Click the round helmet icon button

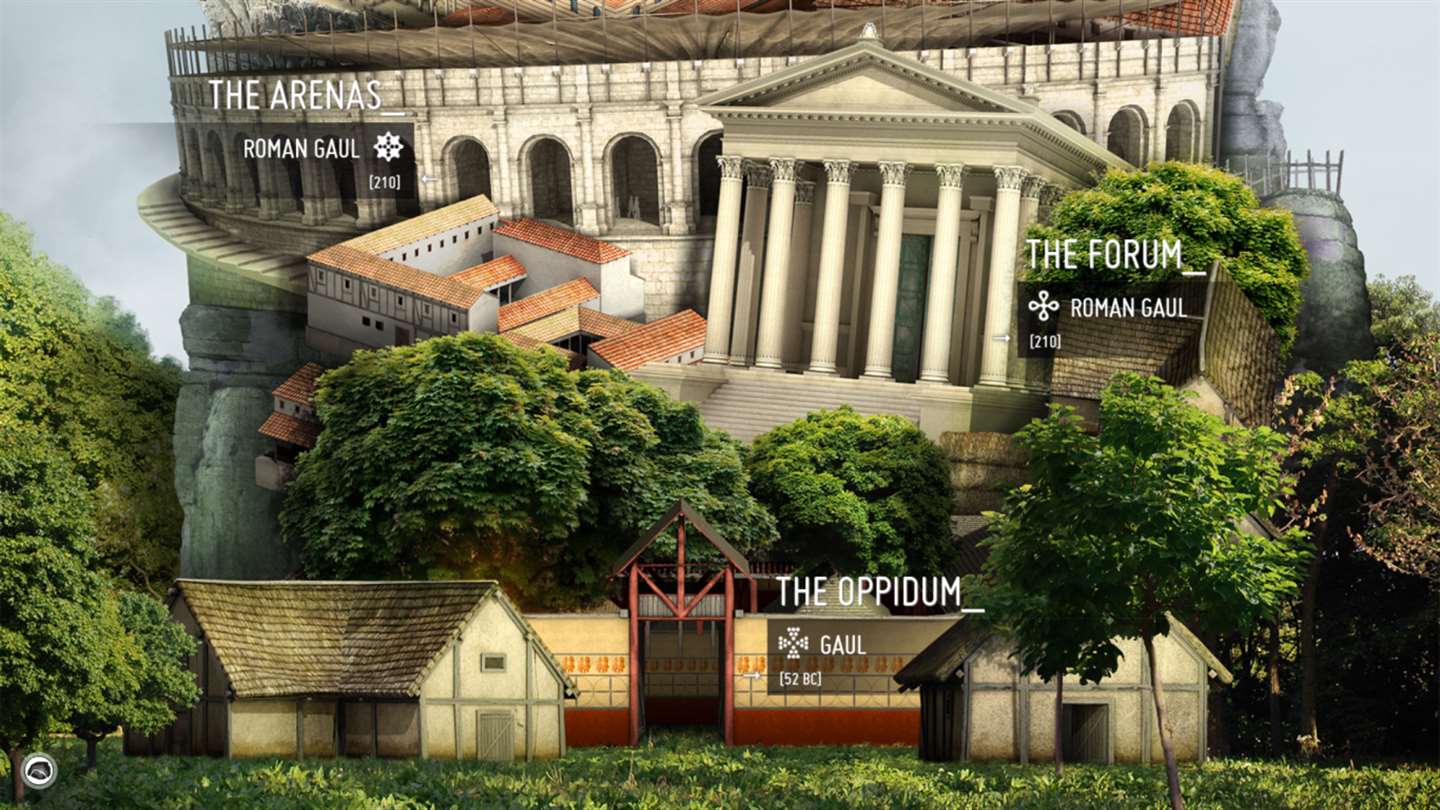(39, 770)
